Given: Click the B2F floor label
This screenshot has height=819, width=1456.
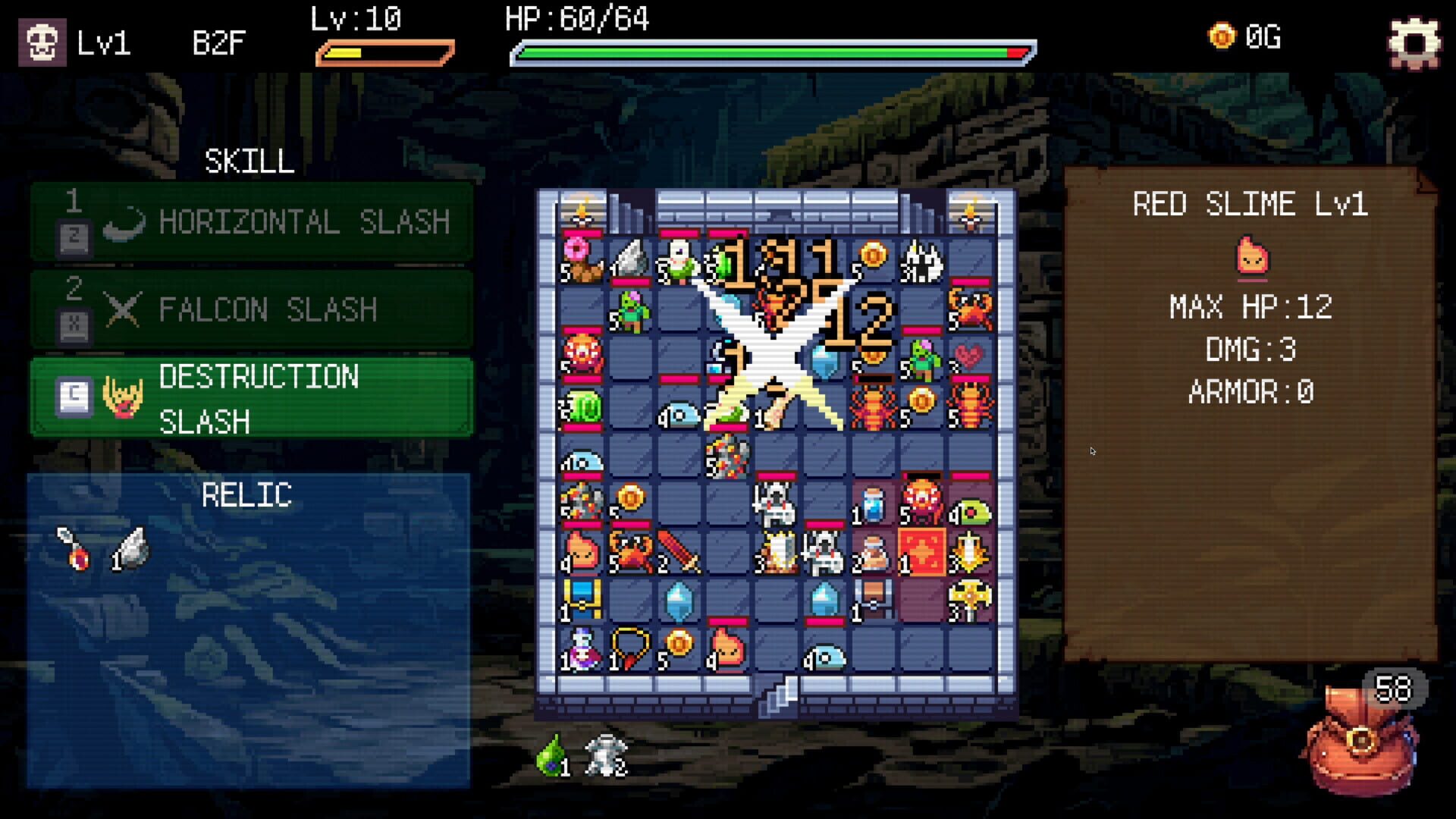Looking at the screenshot, I should 217,43.
